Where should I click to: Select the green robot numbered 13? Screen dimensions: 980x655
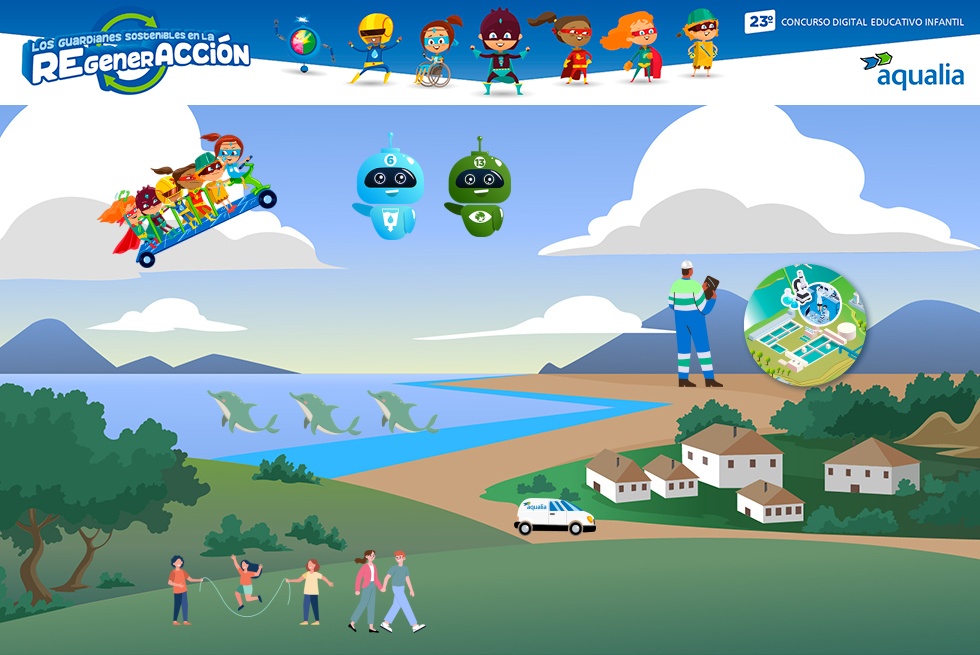click(x=478, y=187)
